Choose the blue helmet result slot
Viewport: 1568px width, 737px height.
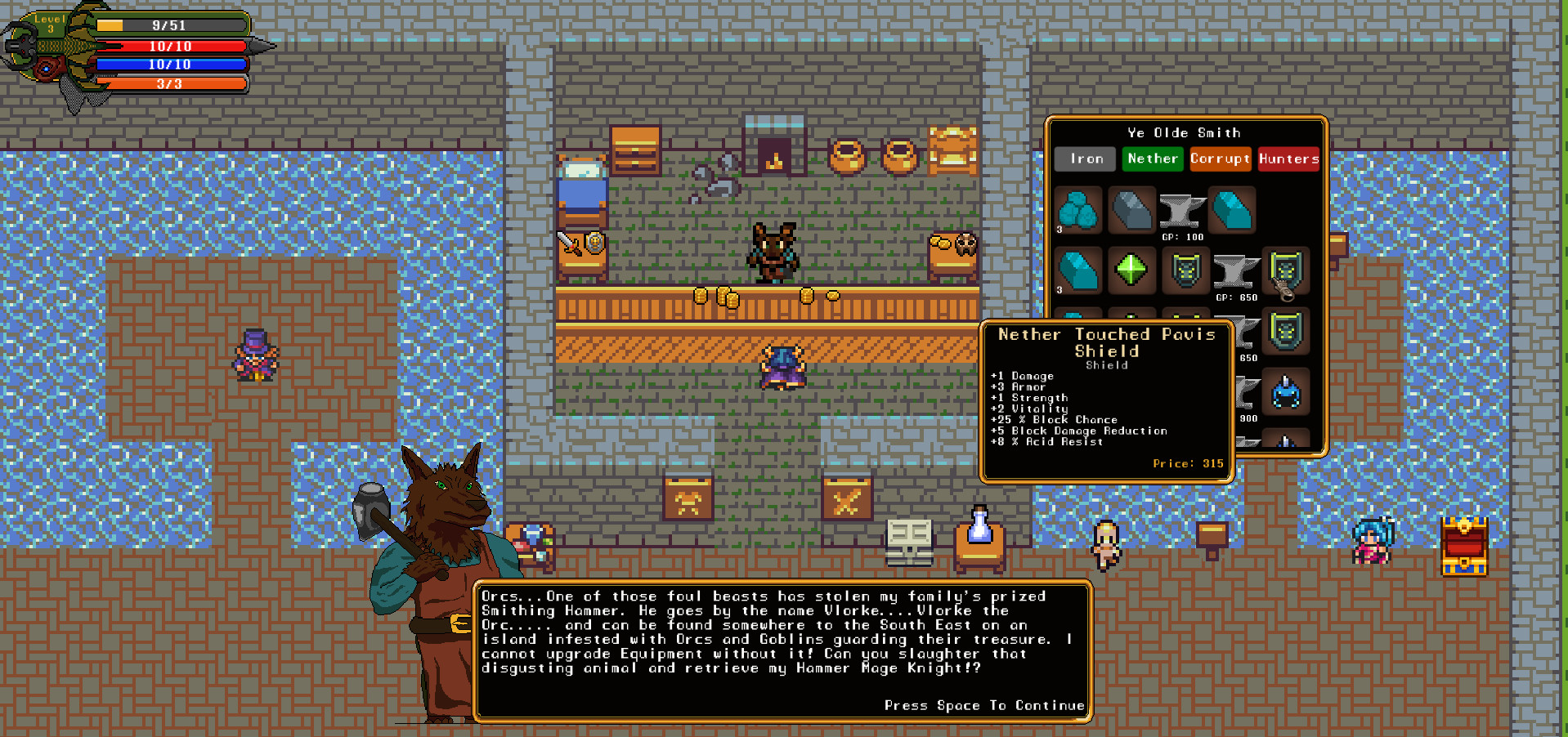[x=1286, y=392]
